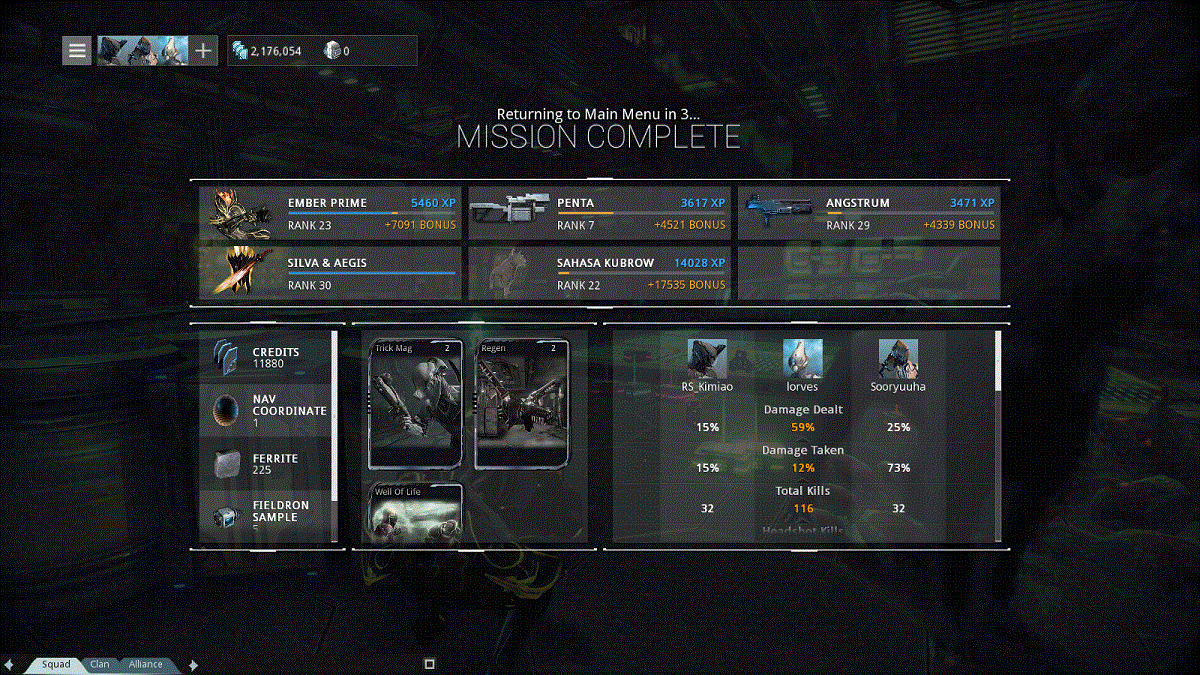Viewport: 1200px width, 675px height.
Task: Add a squad member with plus button
Action: 203,50
